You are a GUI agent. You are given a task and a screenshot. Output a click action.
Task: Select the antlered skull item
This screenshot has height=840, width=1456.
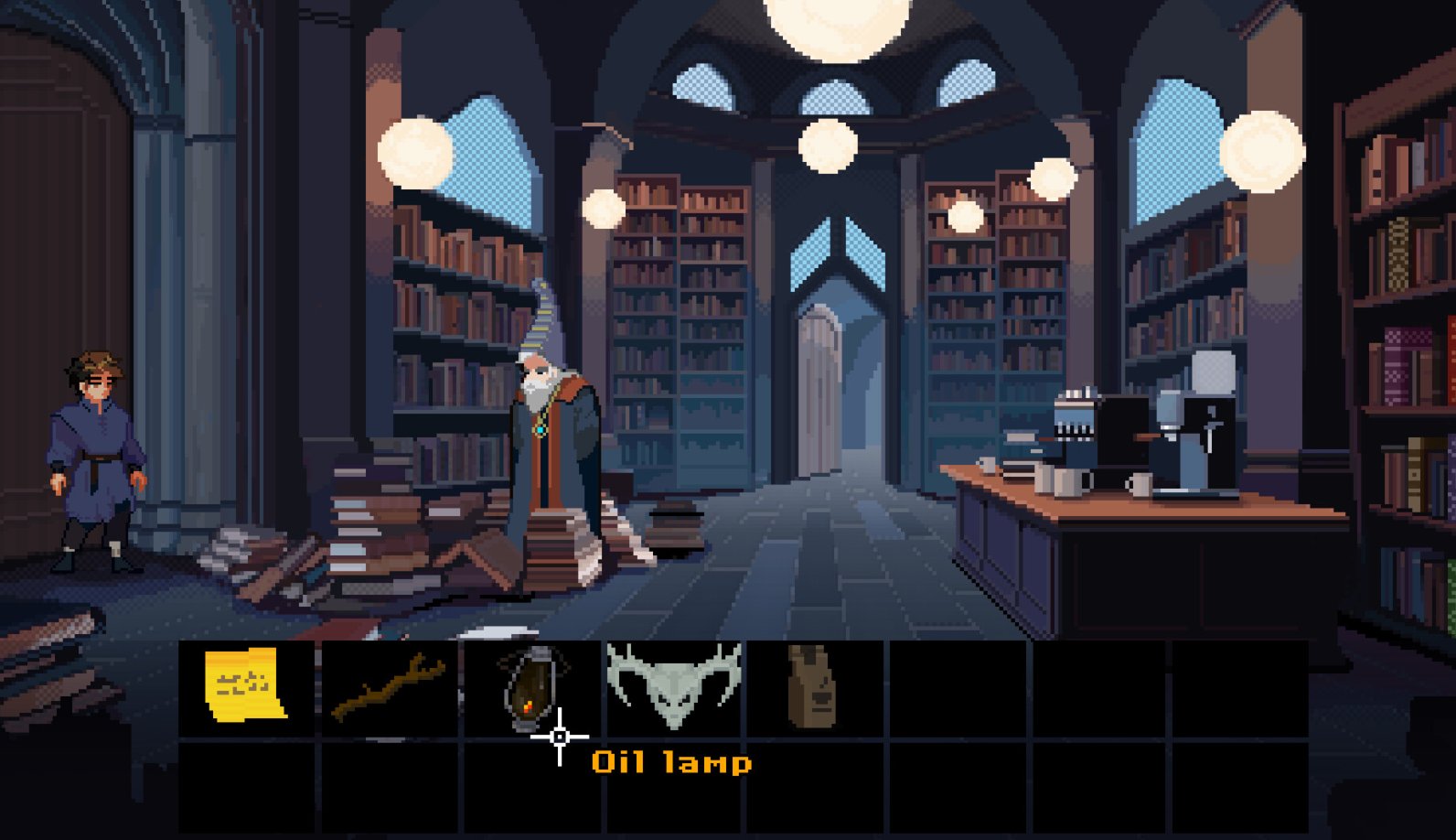coord(674,684)
